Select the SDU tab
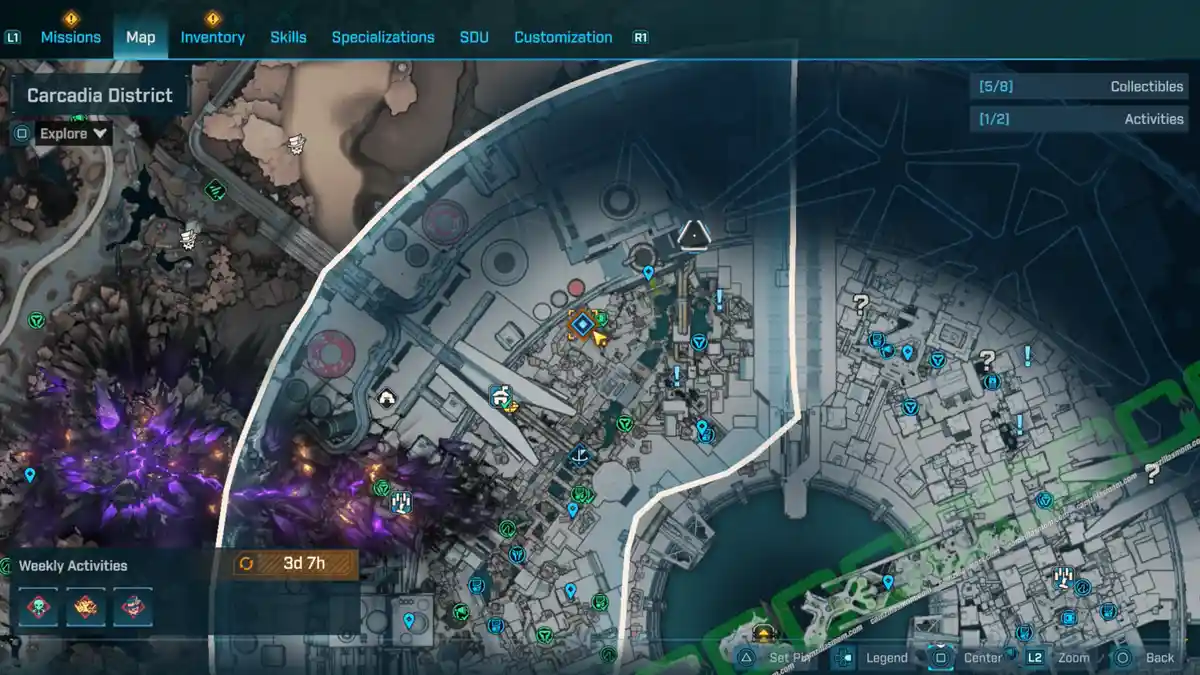This screenshot has width=1200, height=675. 474,37
